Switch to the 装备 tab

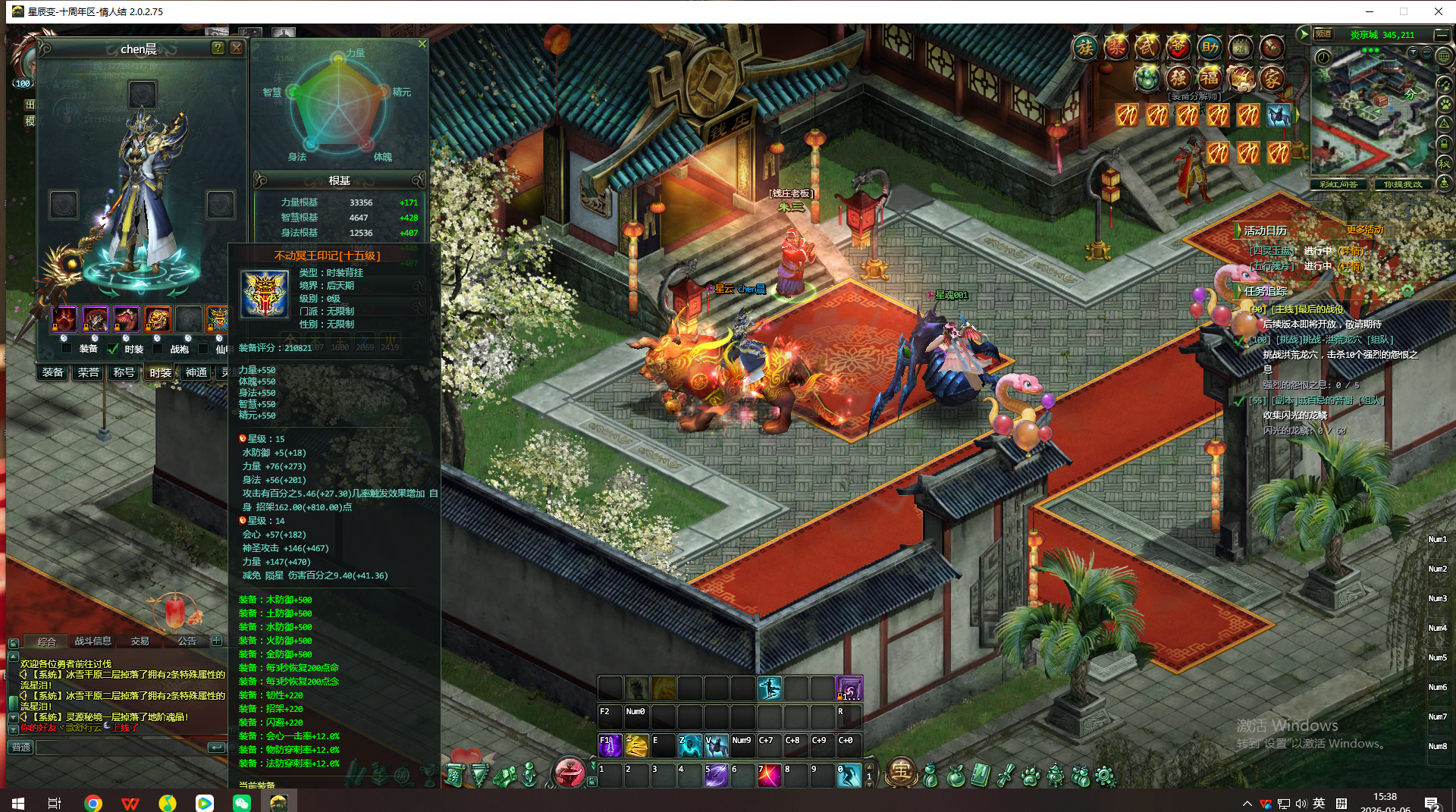pyautogui.click(x=53, y=372)
